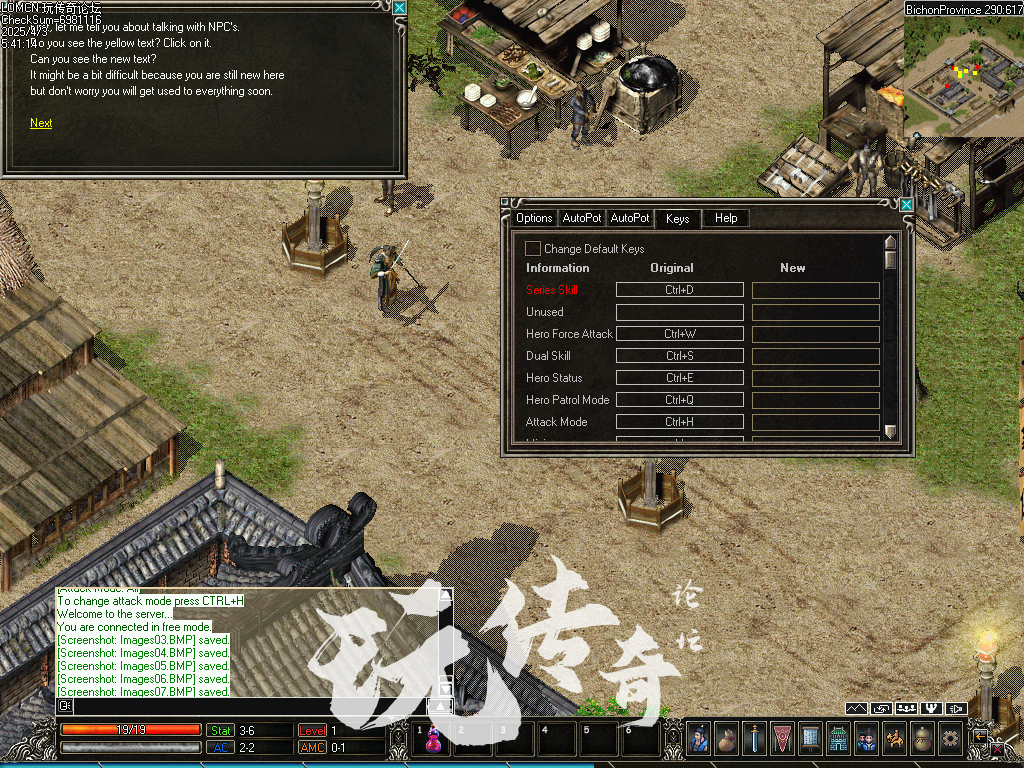Open the inventory bag icon
The height and width of the screenshot is (768, 1024).
726,738
